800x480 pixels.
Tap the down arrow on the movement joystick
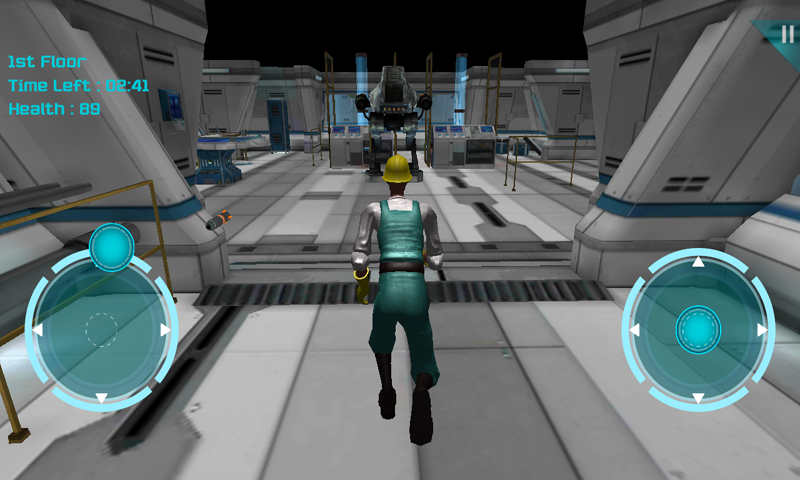[x=101, y=397]
